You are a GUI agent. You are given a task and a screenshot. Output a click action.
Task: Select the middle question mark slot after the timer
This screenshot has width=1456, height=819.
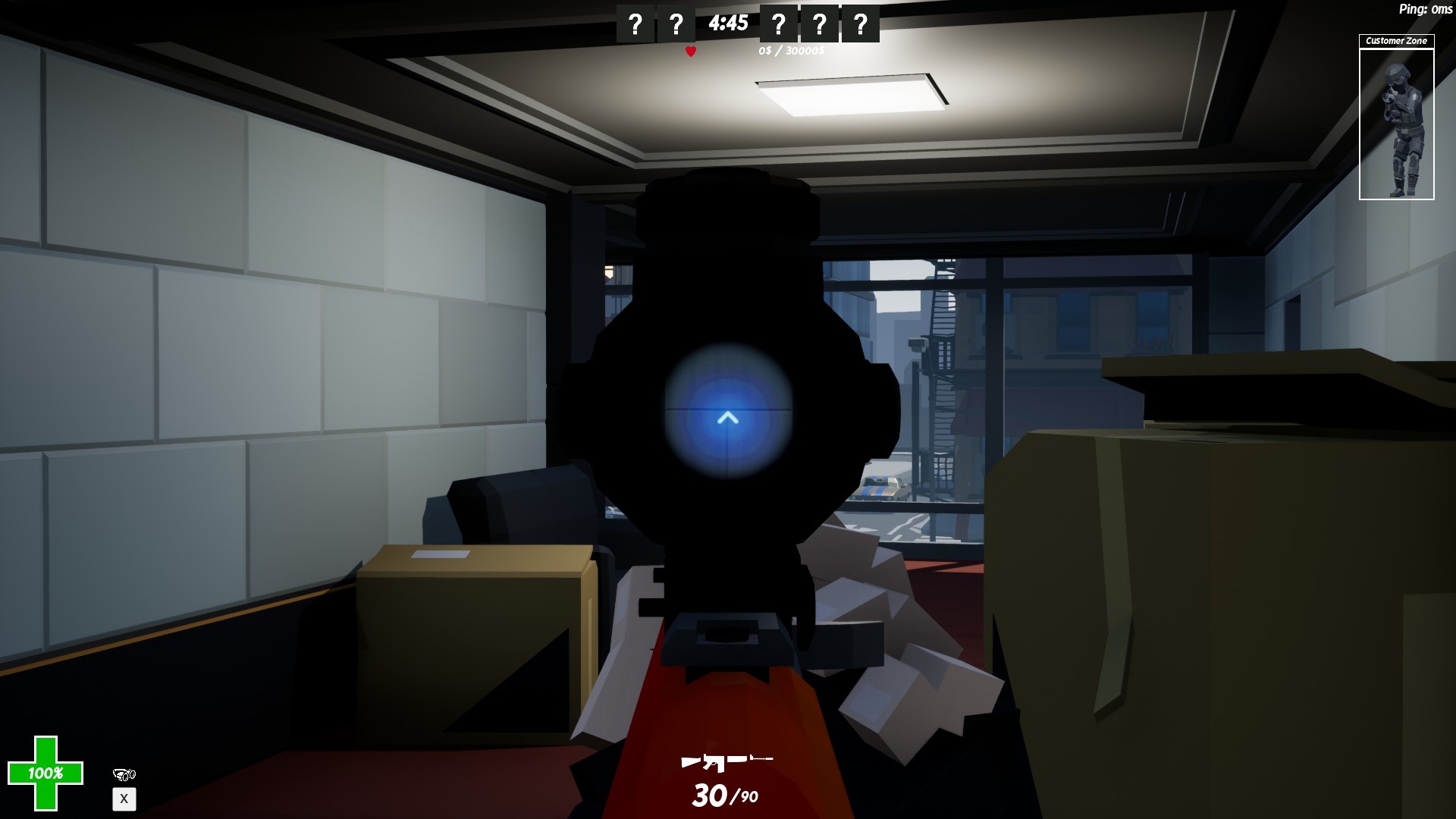point(818,23)
